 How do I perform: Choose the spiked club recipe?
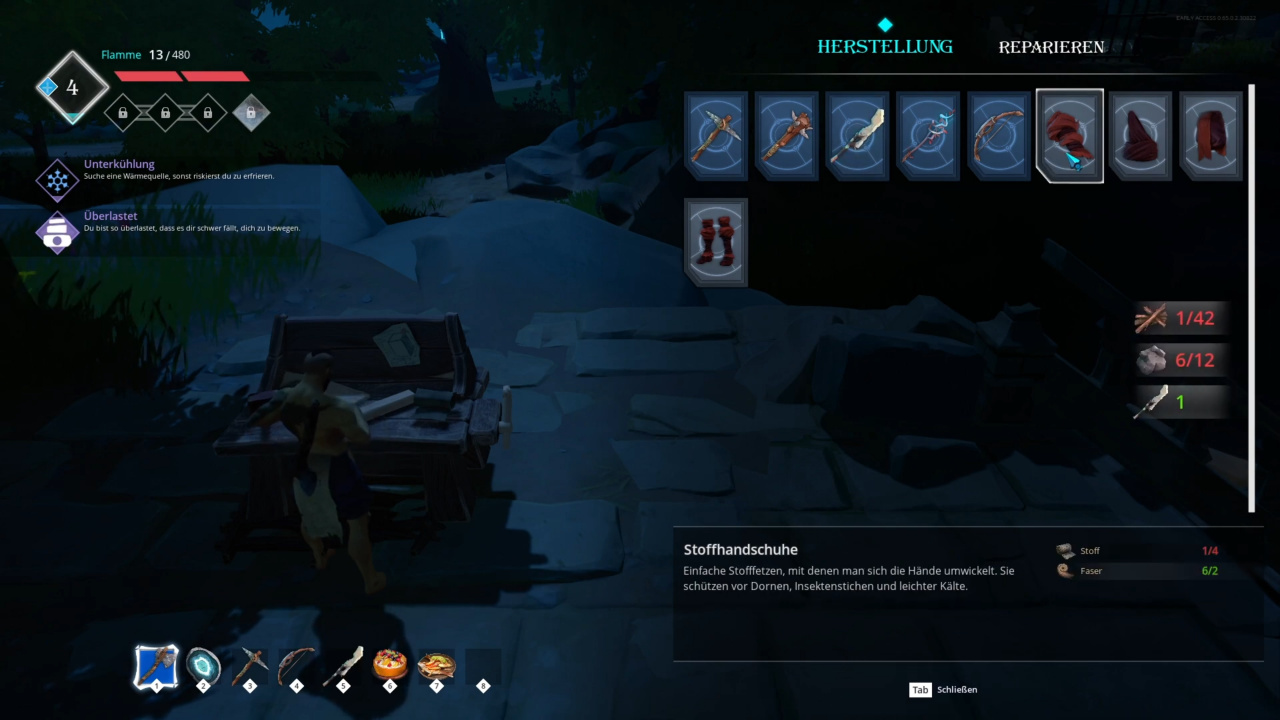pyautogui.click(x=786, y=136)
